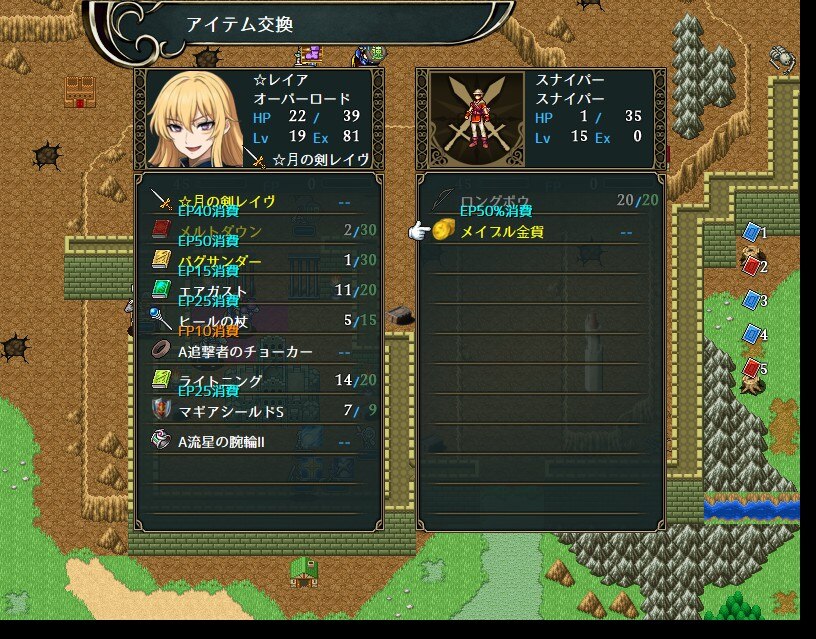The image size is (816, 639).
Task: Select the ライトニング spellbook entry
Action: (257, 381)
